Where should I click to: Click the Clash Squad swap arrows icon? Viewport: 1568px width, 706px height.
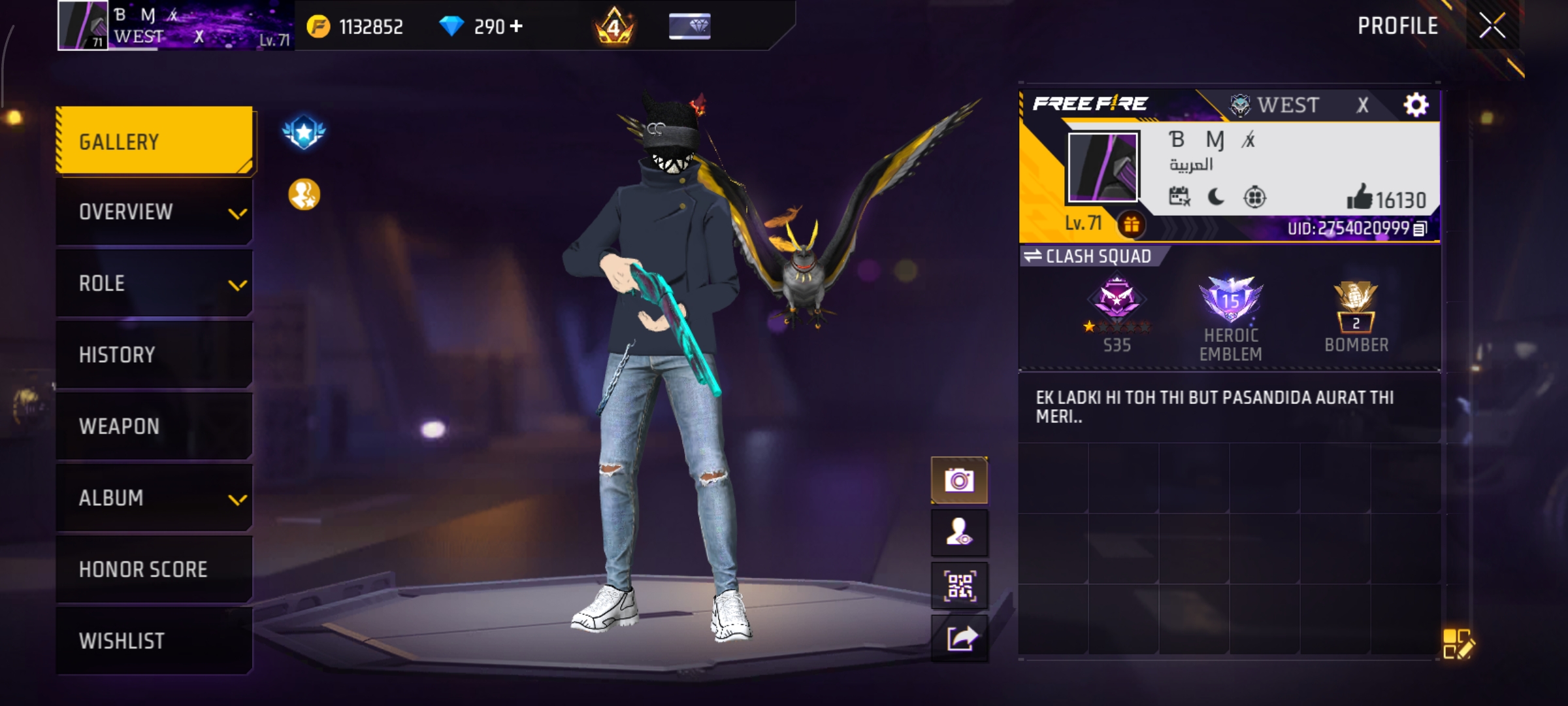(x=1034, y=256)
